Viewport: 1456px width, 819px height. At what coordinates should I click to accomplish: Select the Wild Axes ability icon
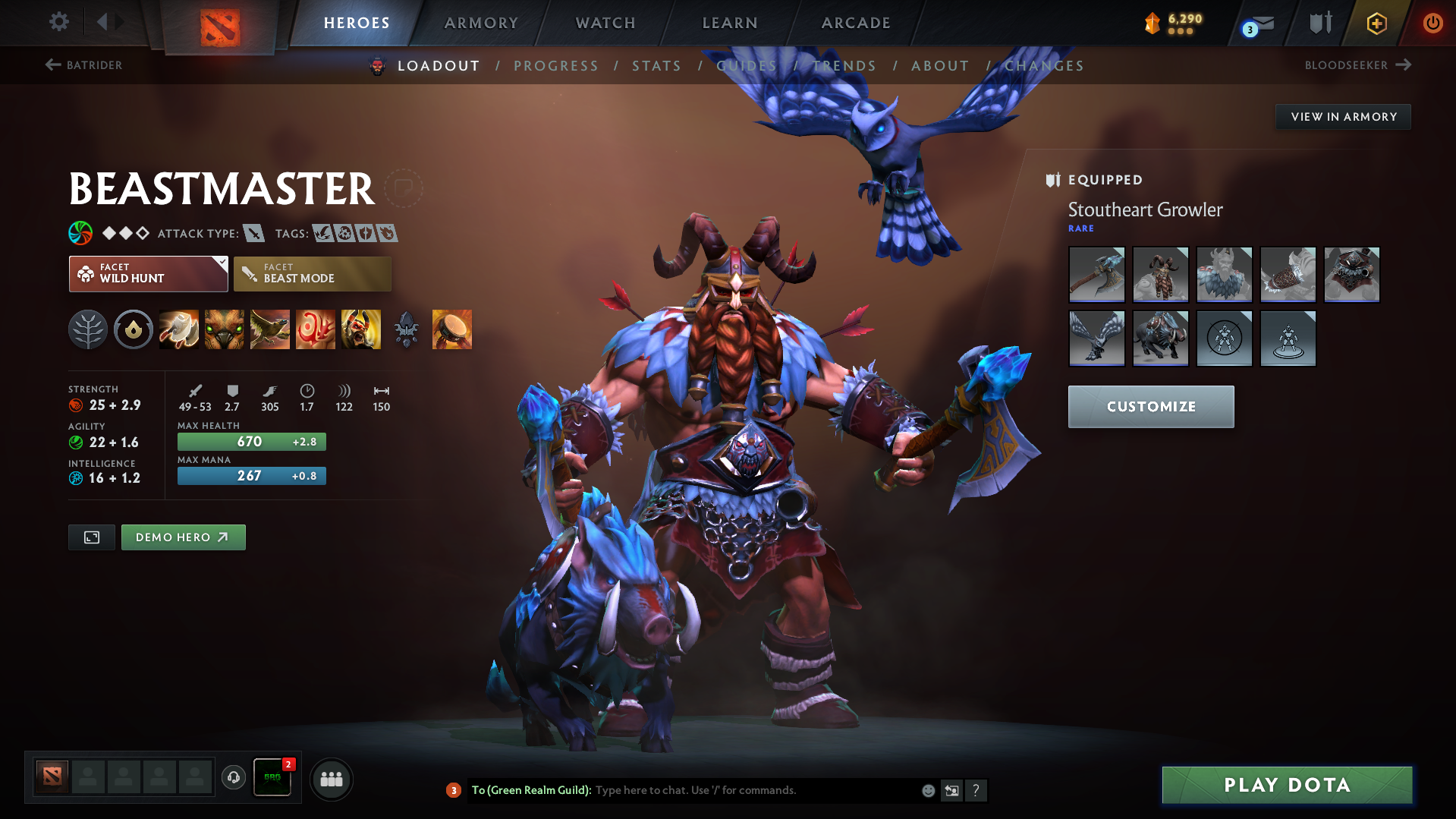coord(179,329)
